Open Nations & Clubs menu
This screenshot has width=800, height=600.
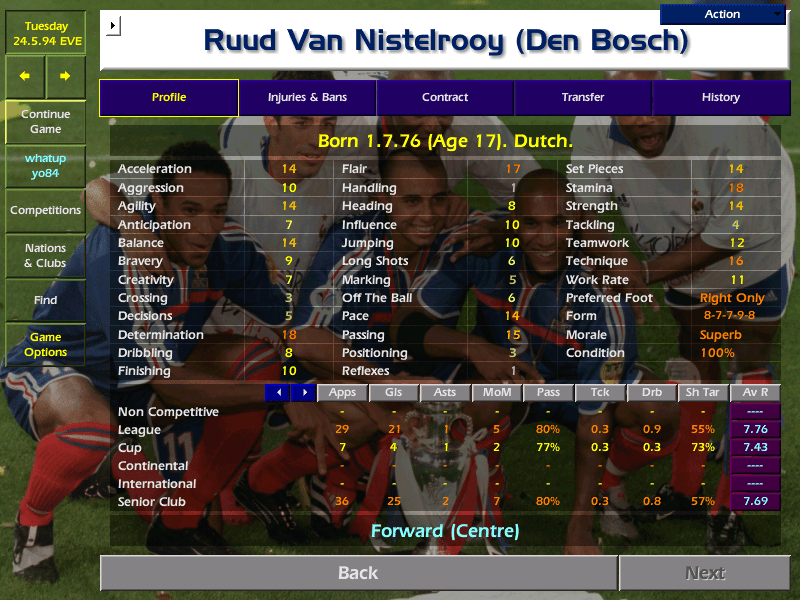[45, 255]
